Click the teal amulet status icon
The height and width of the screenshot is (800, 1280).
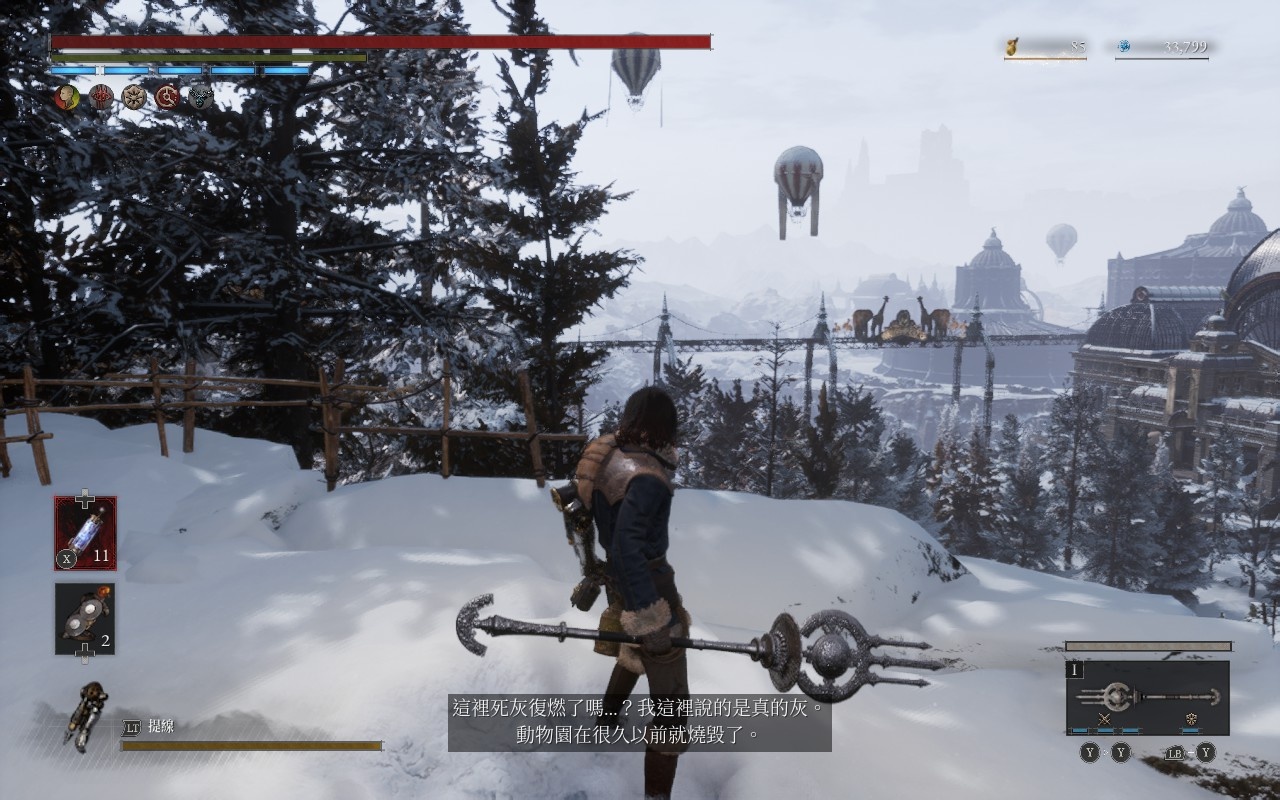pyautogui.click(x=200, y=97)
